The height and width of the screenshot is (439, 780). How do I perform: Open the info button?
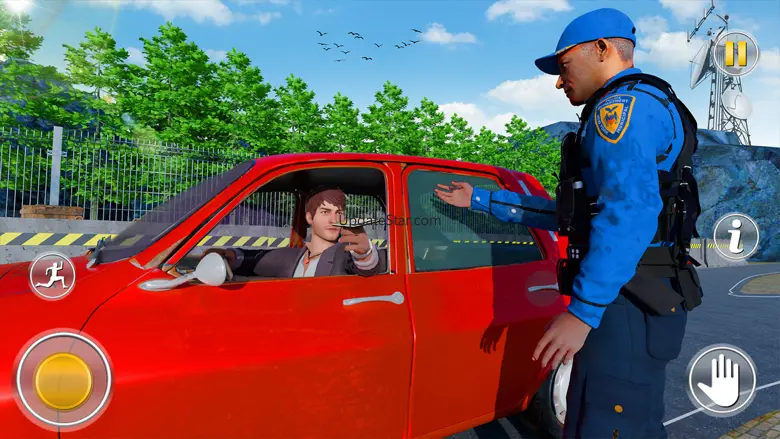pos(735,237)
